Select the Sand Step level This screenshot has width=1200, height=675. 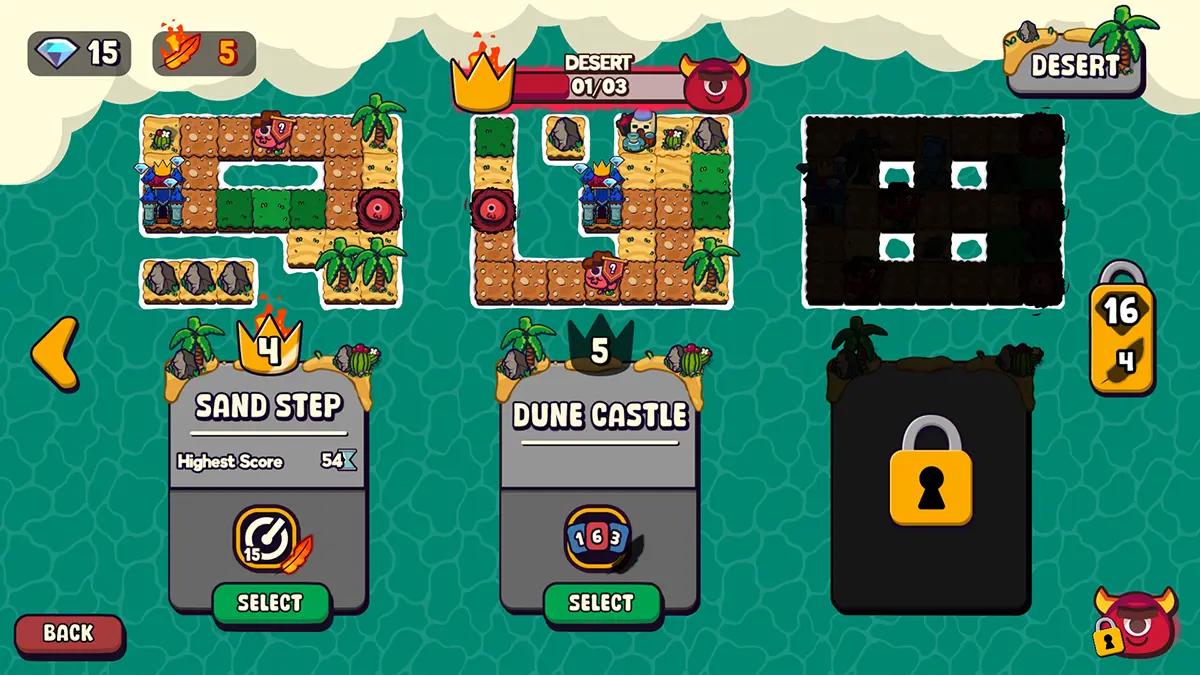(x=270, y=603)
